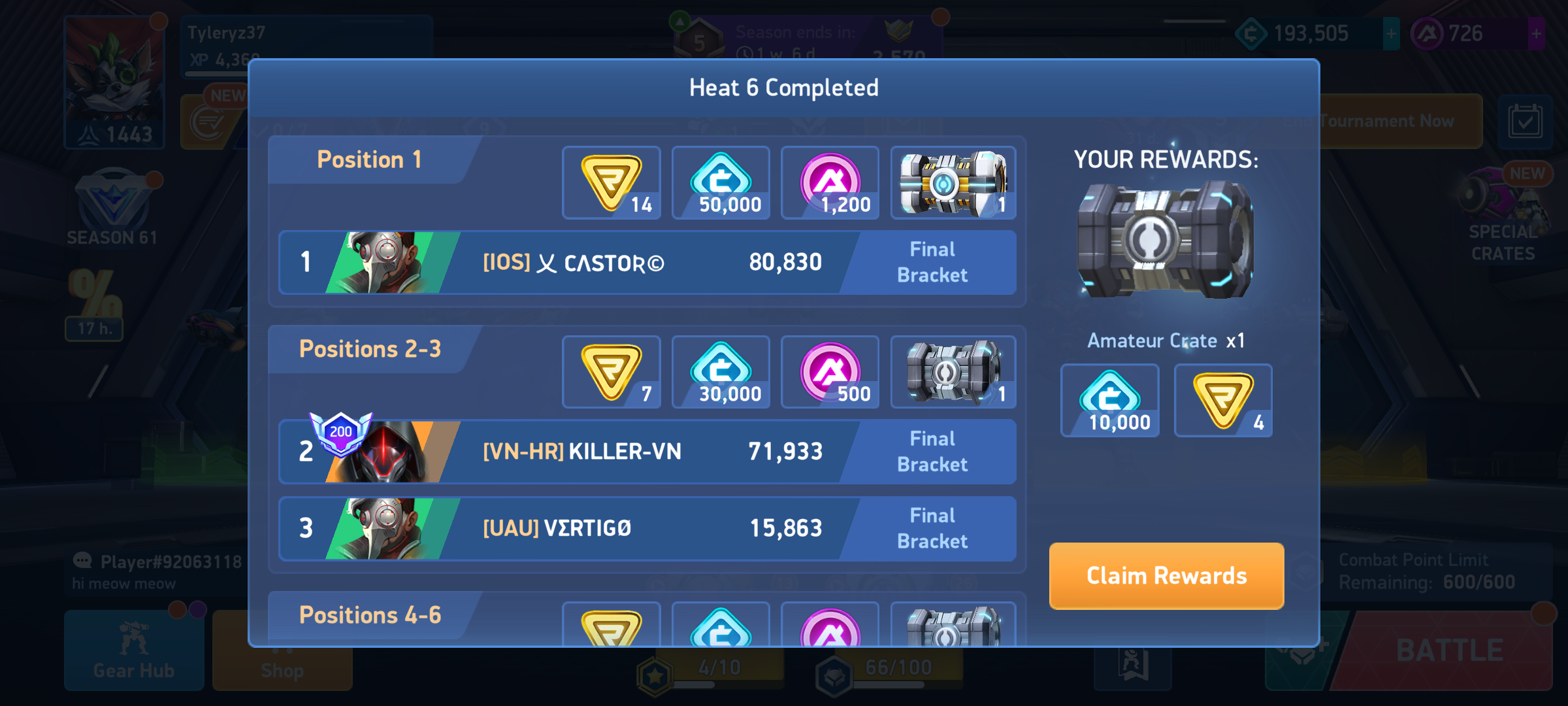Viewport: 1568px width, 706px height.
Task: Inspect Positions 2-3 30,000 credits reward
Action: coord(721,372)
